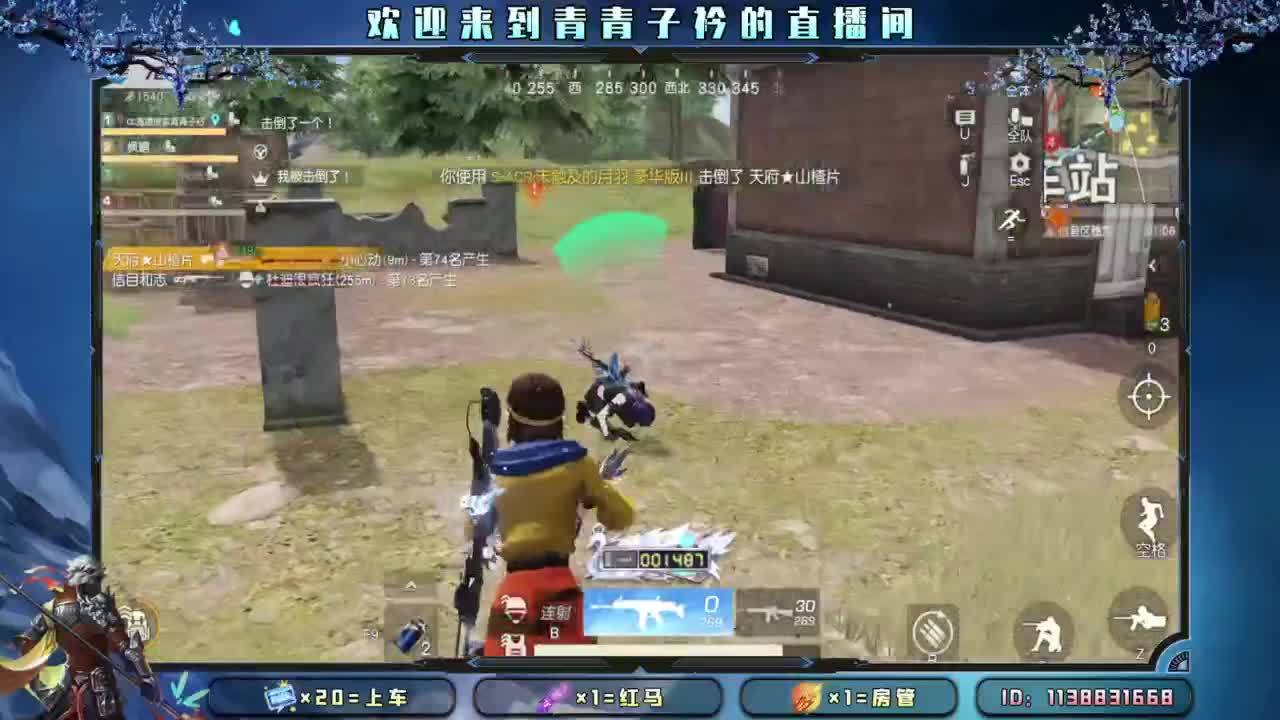Expand the chat panel with the up chevron
Image resolution: width=1280 pixels, height=720 pixels.
click(x=410, y=585)
